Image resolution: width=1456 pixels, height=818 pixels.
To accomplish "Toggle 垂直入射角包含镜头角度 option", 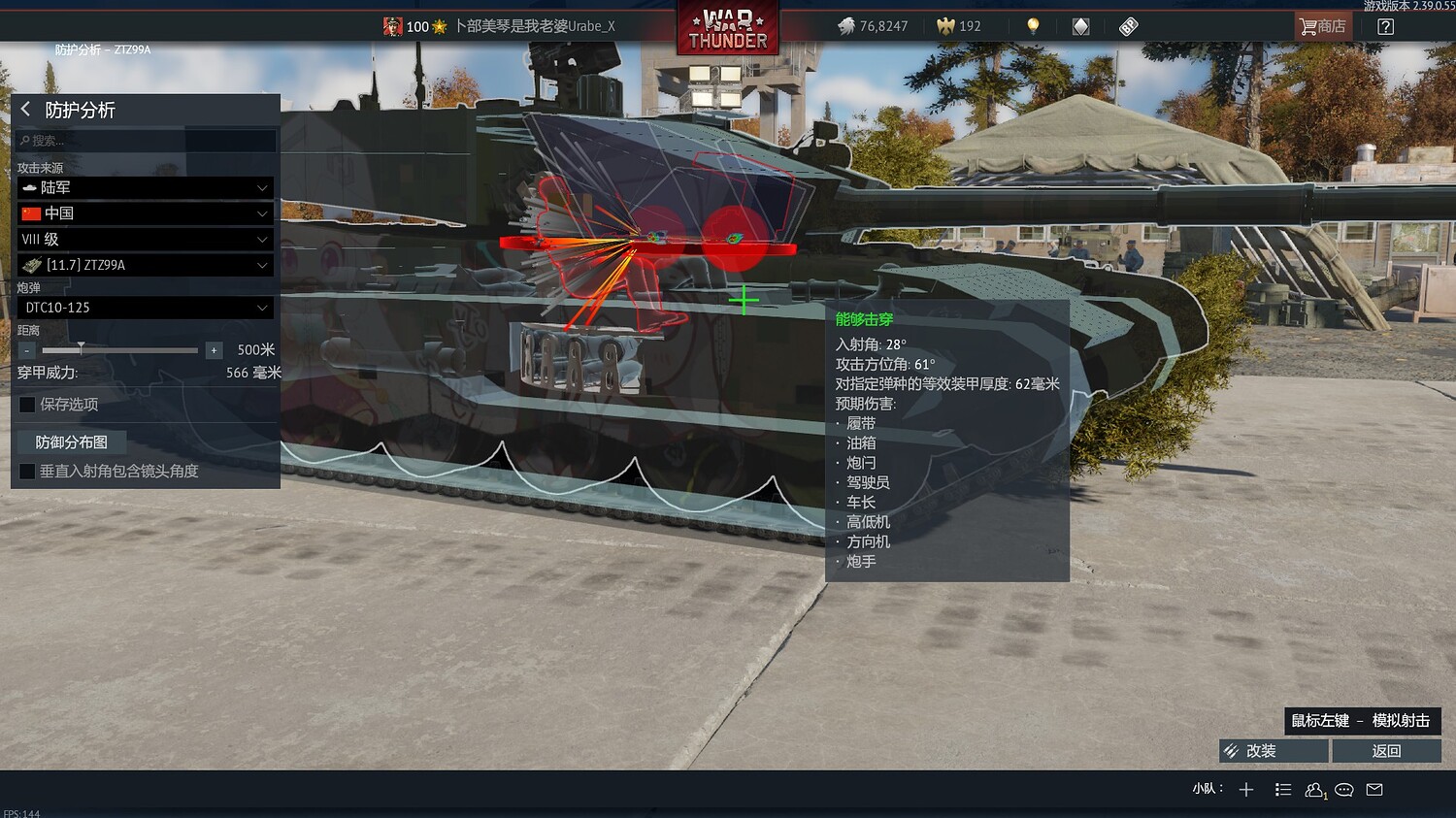I will pos(26,471).
